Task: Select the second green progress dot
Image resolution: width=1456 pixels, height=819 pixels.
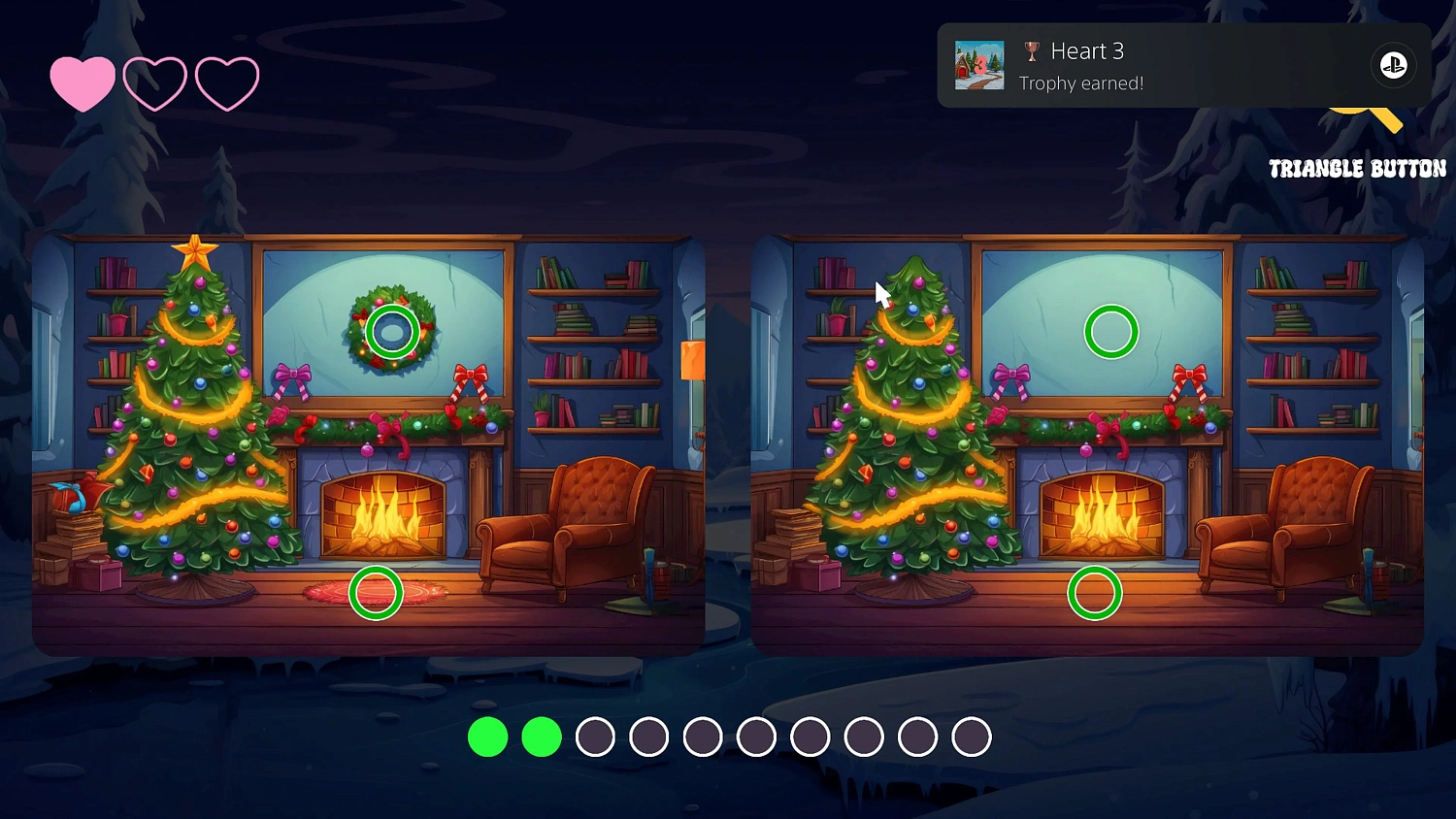Action: tap(542, 737)
